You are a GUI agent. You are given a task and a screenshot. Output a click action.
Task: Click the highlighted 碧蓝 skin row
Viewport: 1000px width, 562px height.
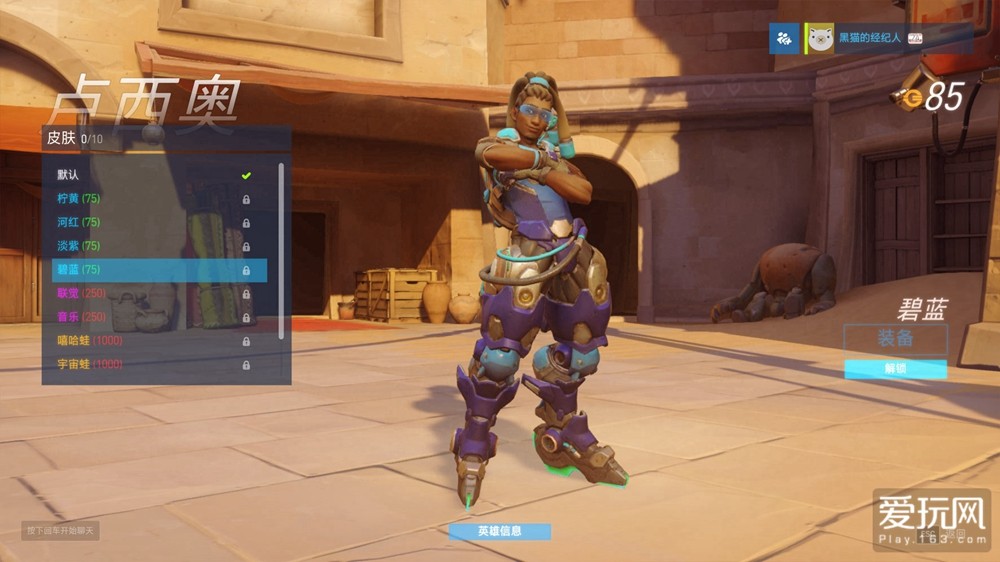point(158,270)
